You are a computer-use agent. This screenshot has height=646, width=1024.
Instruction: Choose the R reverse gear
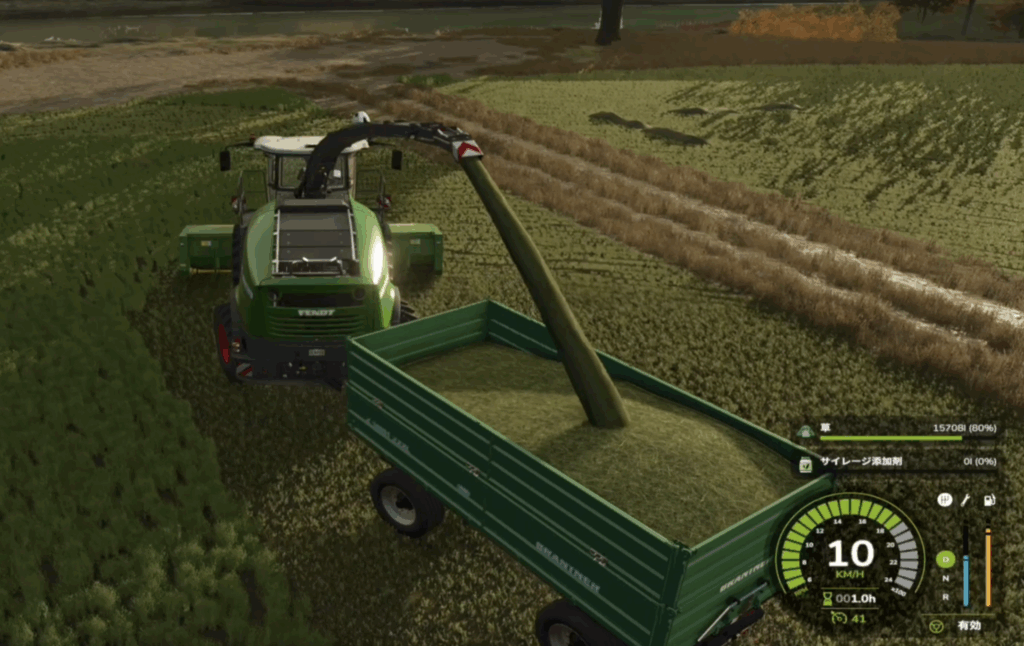[x=945, y=596]
